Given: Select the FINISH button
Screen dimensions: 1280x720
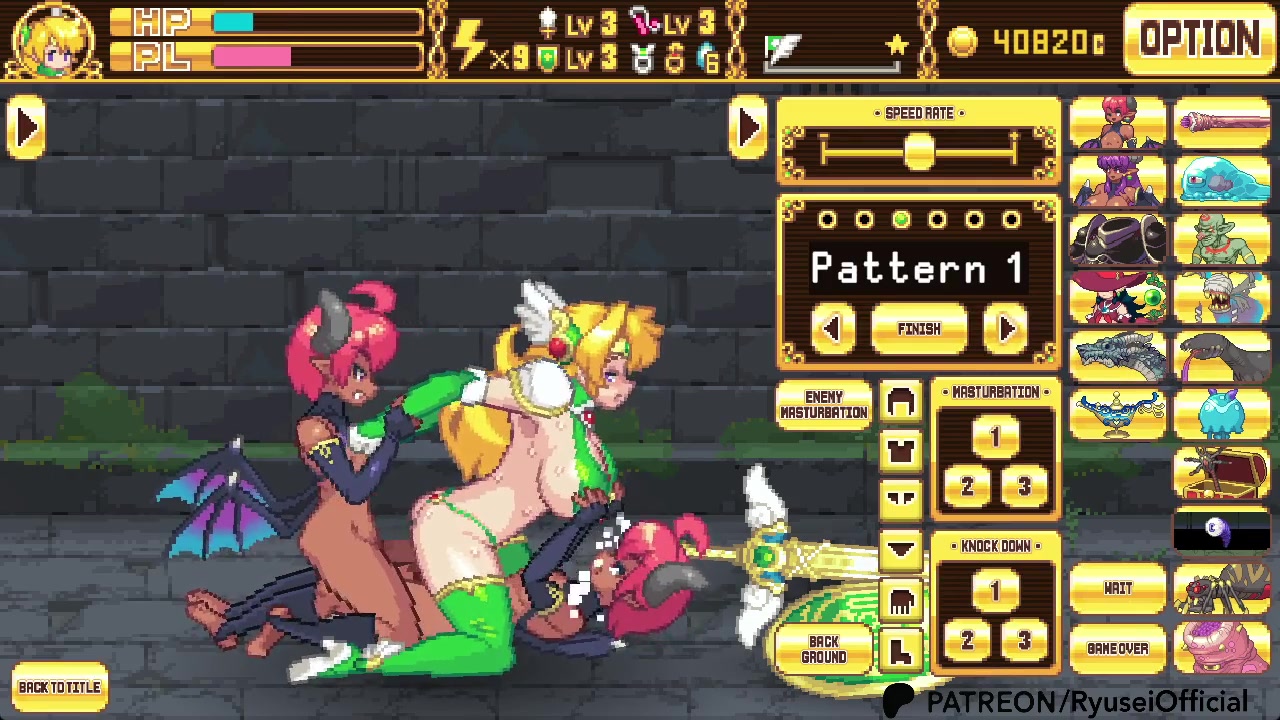Looking at the screenshot, I should click(x=919, y=329).
